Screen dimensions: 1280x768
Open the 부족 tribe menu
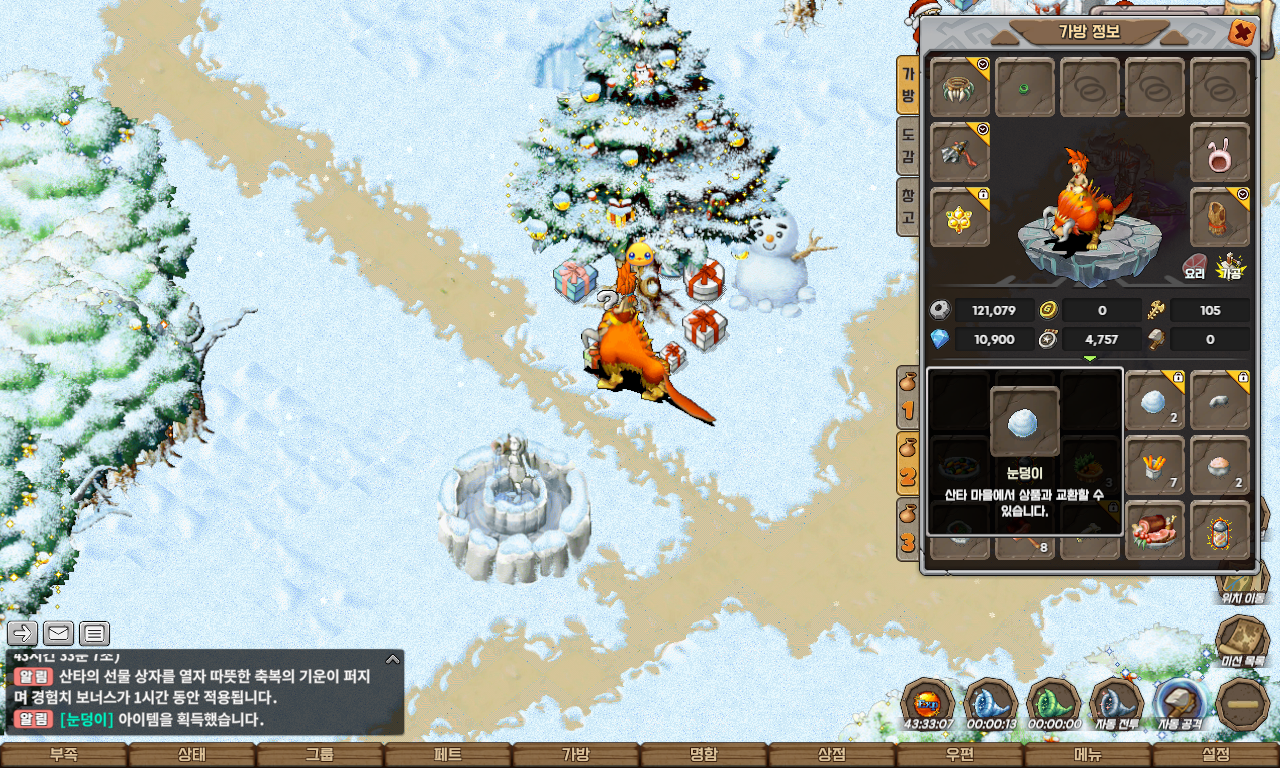pyautogui.click(x=64, y=755)
